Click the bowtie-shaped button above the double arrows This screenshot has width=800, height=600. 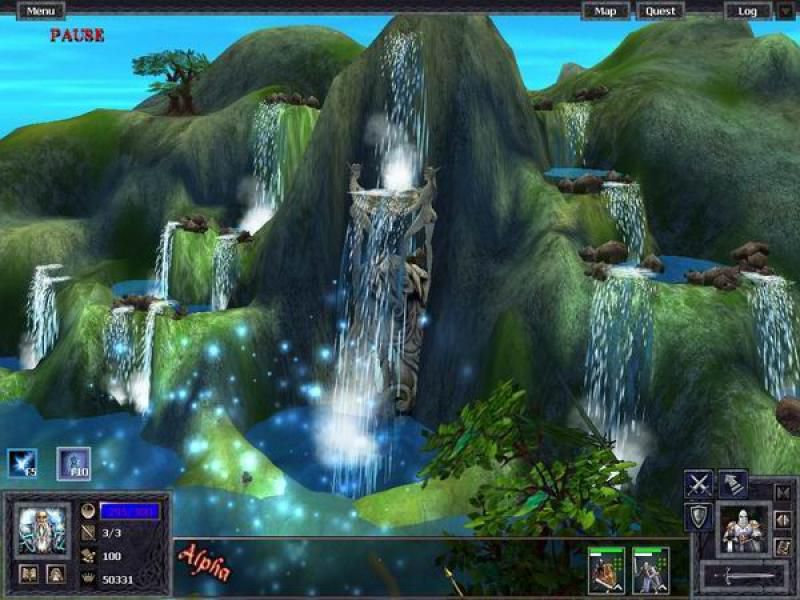(x=783, y=492)
